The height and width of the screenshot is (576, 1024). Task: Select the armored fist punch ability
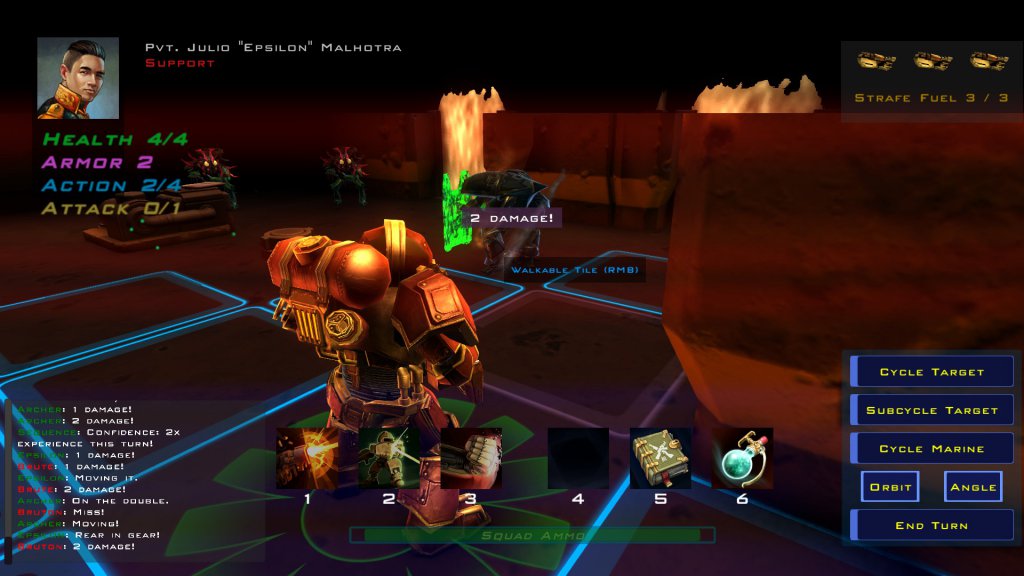click(x=471, y=458)
